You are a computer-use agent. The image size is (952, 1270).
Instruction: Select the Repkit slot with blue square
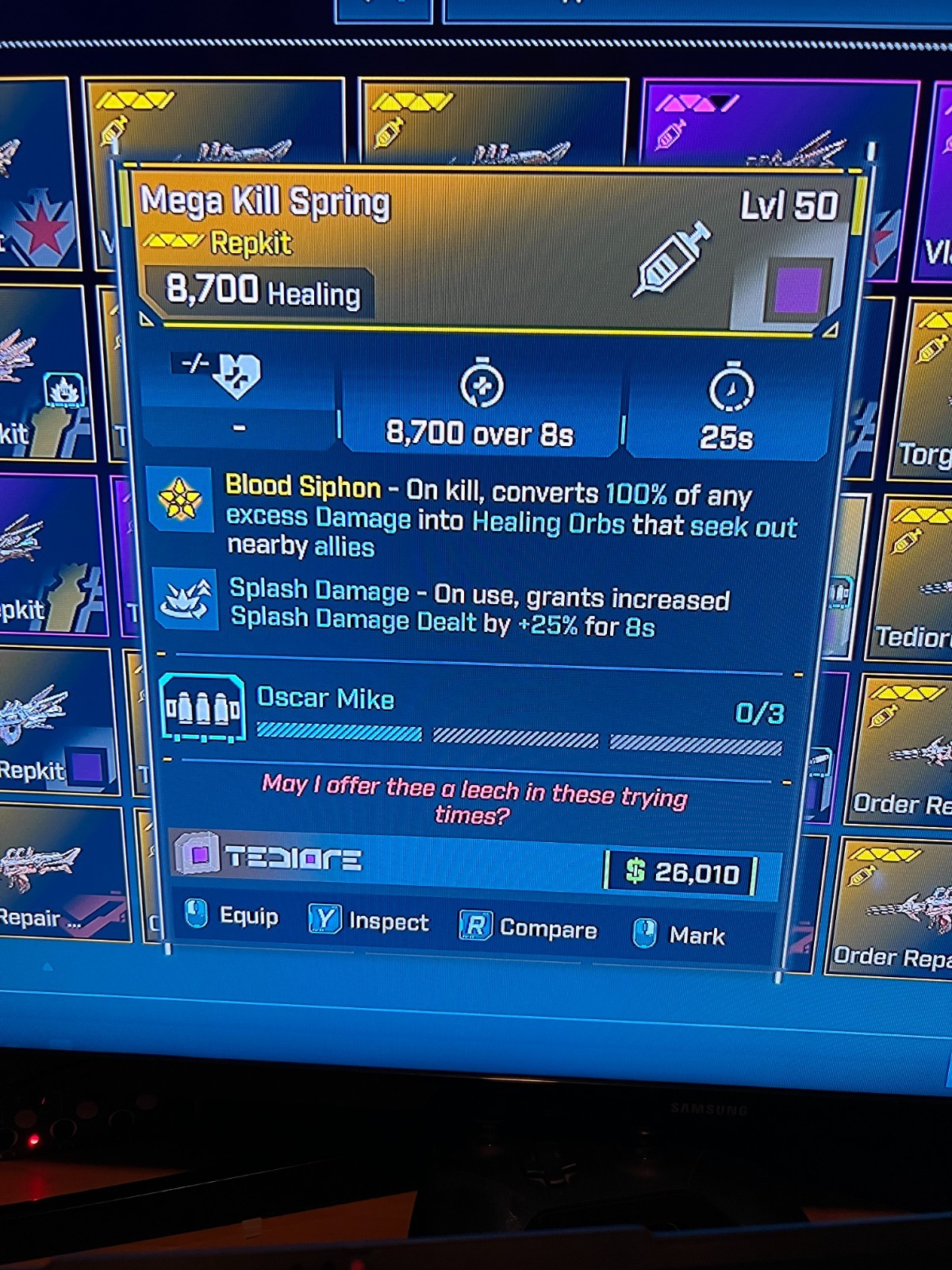click(56, 722)
